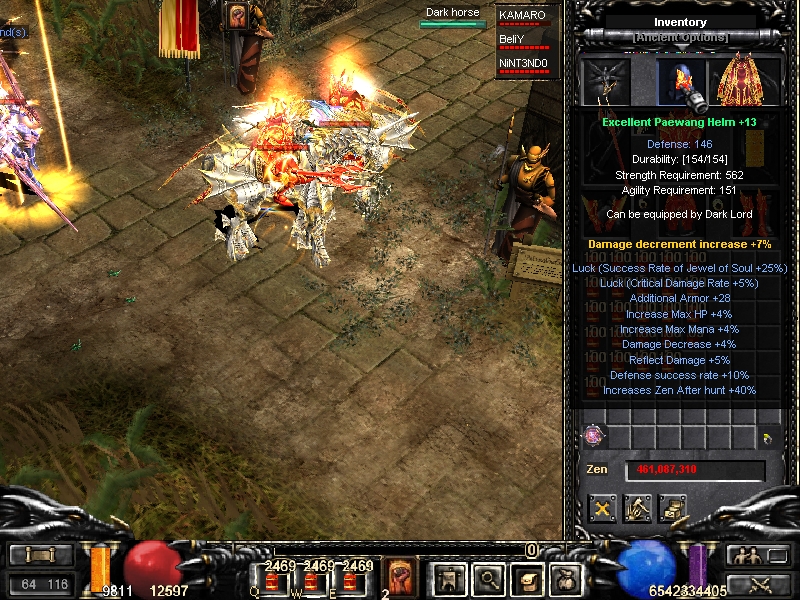Select the red and gold cape slot
The image size is (800, 600).
[x=738, y=82]
